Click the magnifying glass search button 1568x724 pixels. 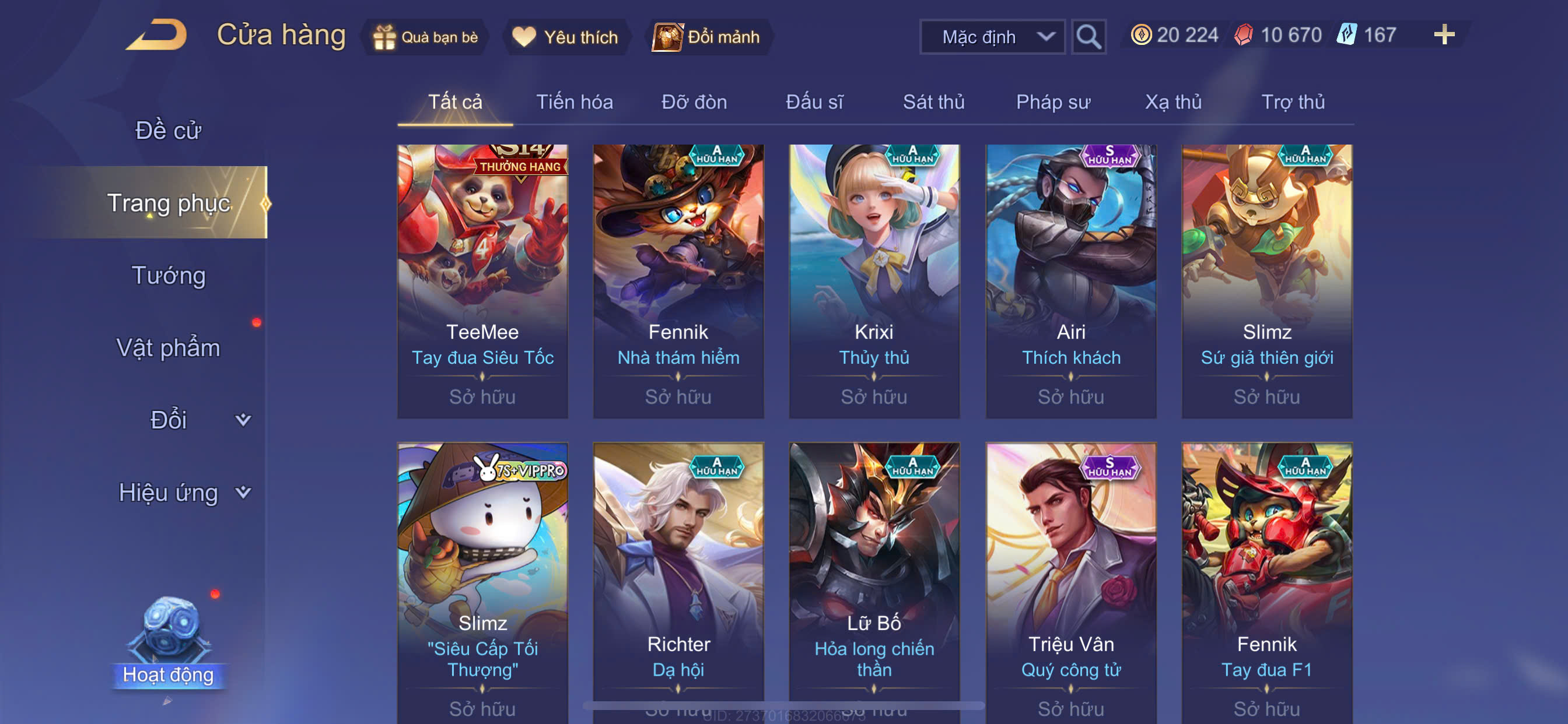(x=1088, y=37)
